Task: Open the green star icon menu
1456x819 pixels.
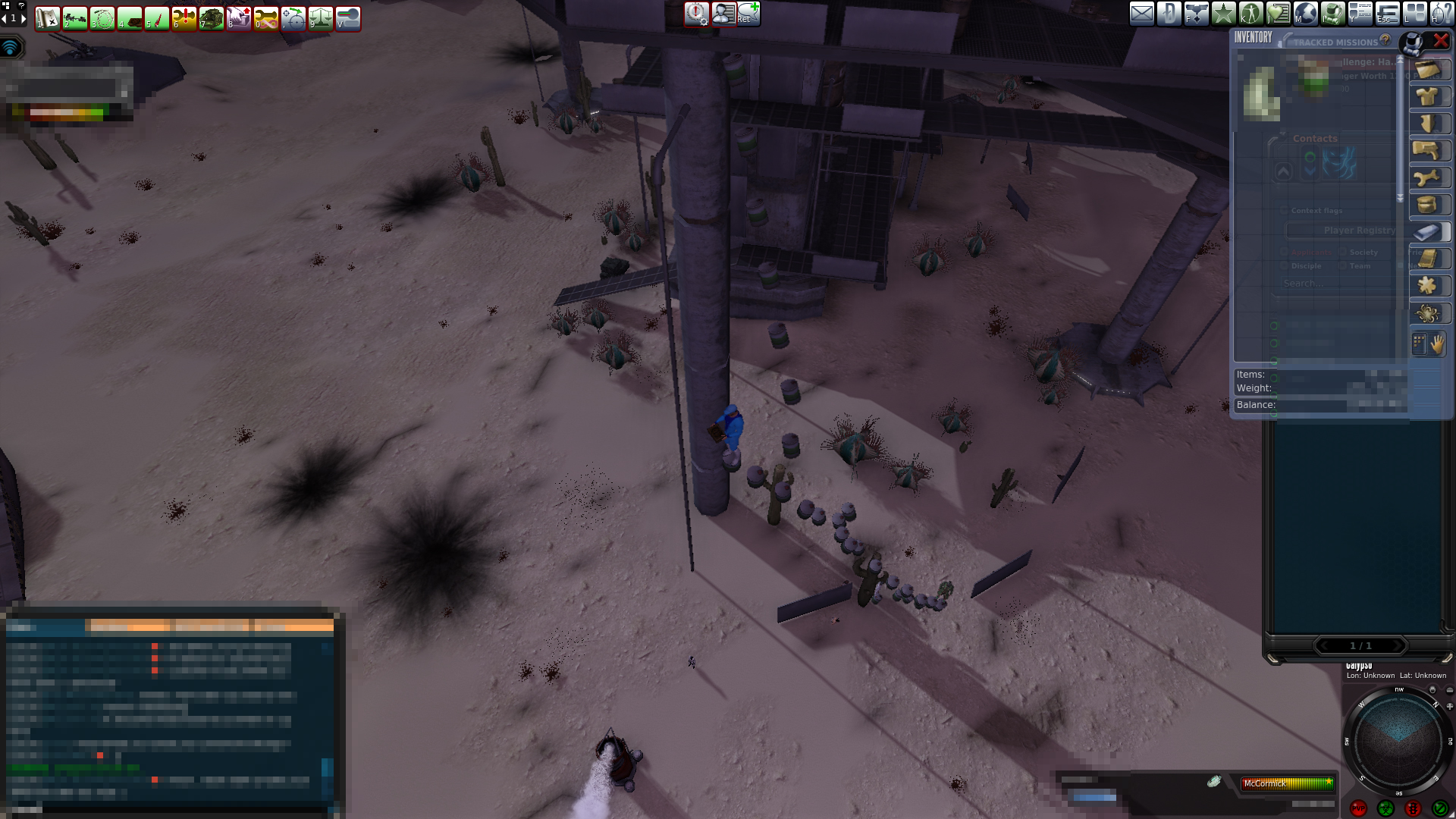Action: click(x=1223, y=14)
